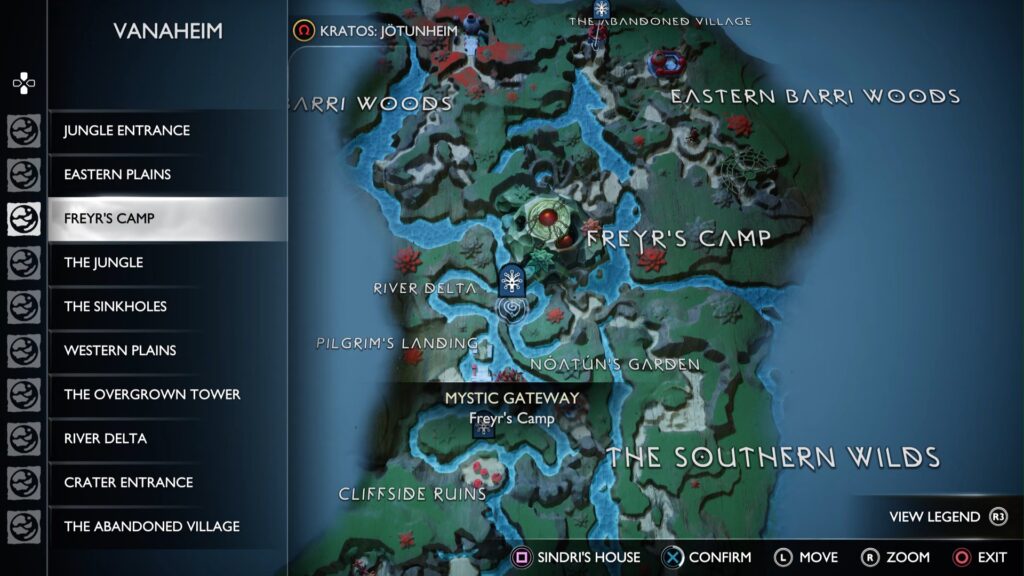The height and width of the screenshot is (576, 1024).
Task: Pick The Jungle in the location list
Action: click(104, 263)
